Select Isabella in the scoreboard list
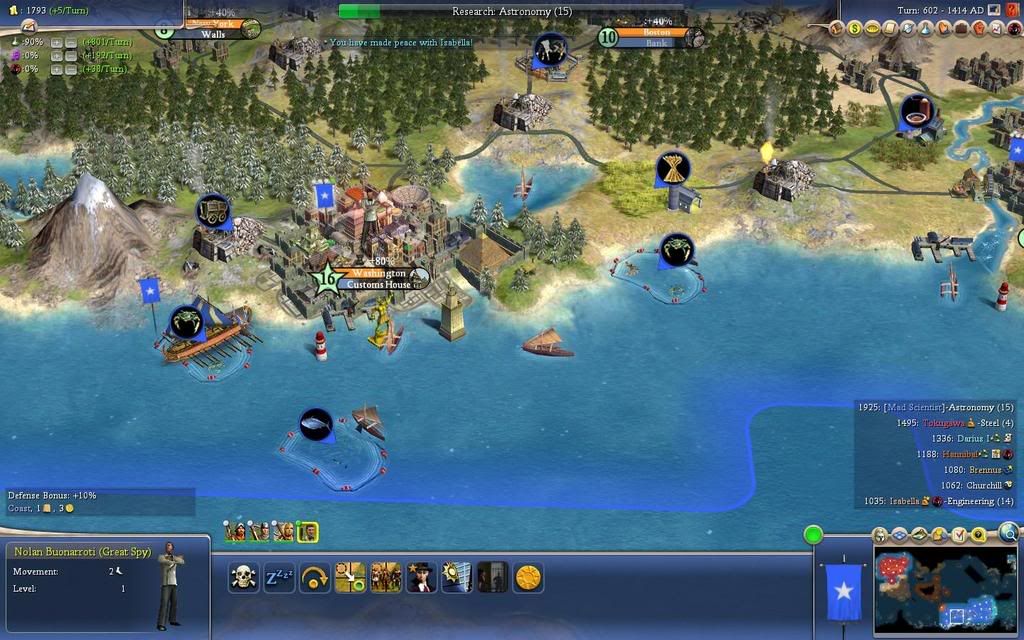The image size is (1024, 640). pyautogui.click(x=904, y=501)
